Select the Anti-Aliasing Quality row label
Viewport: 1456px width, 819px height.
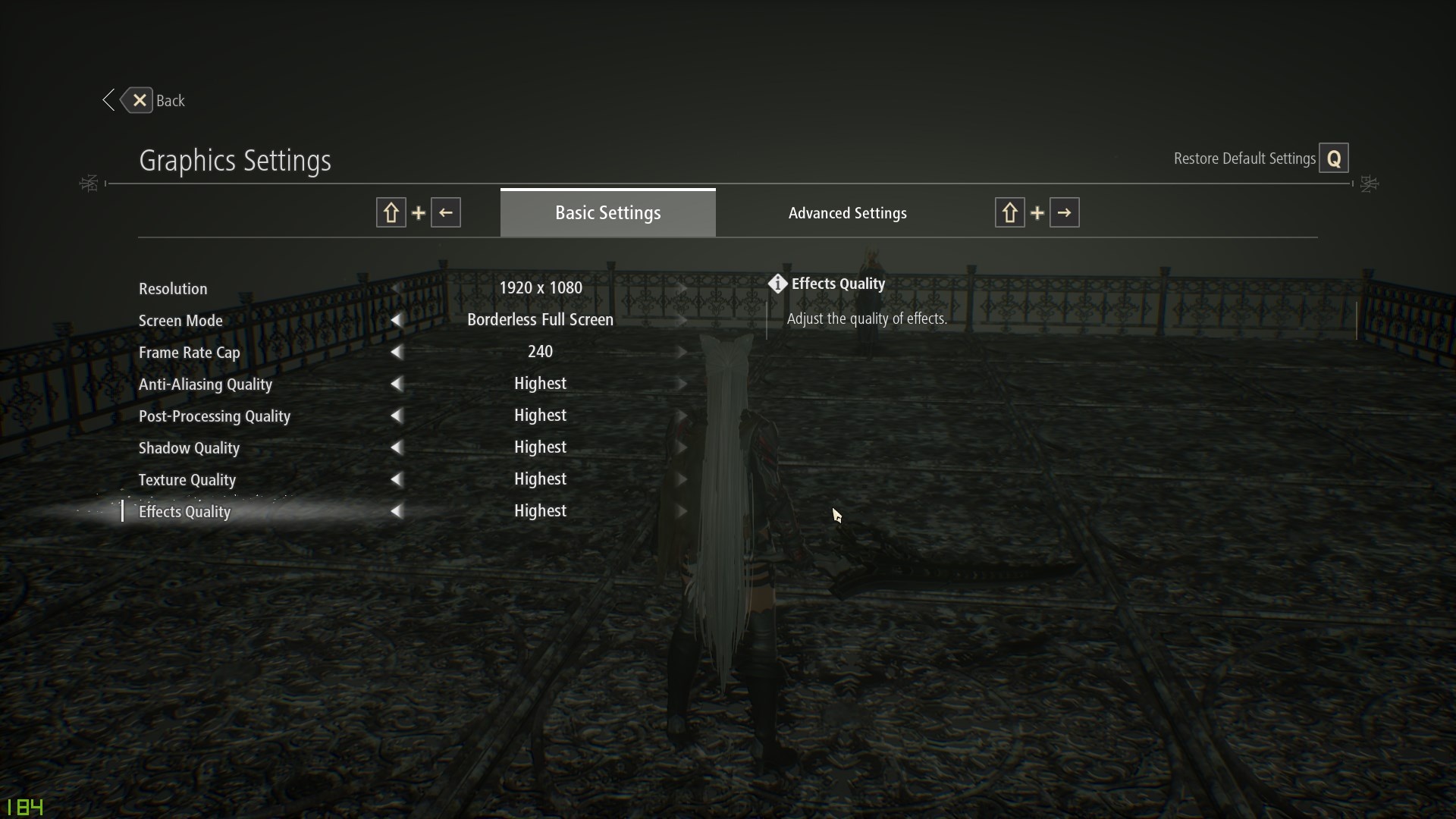(x=205, y=384)
